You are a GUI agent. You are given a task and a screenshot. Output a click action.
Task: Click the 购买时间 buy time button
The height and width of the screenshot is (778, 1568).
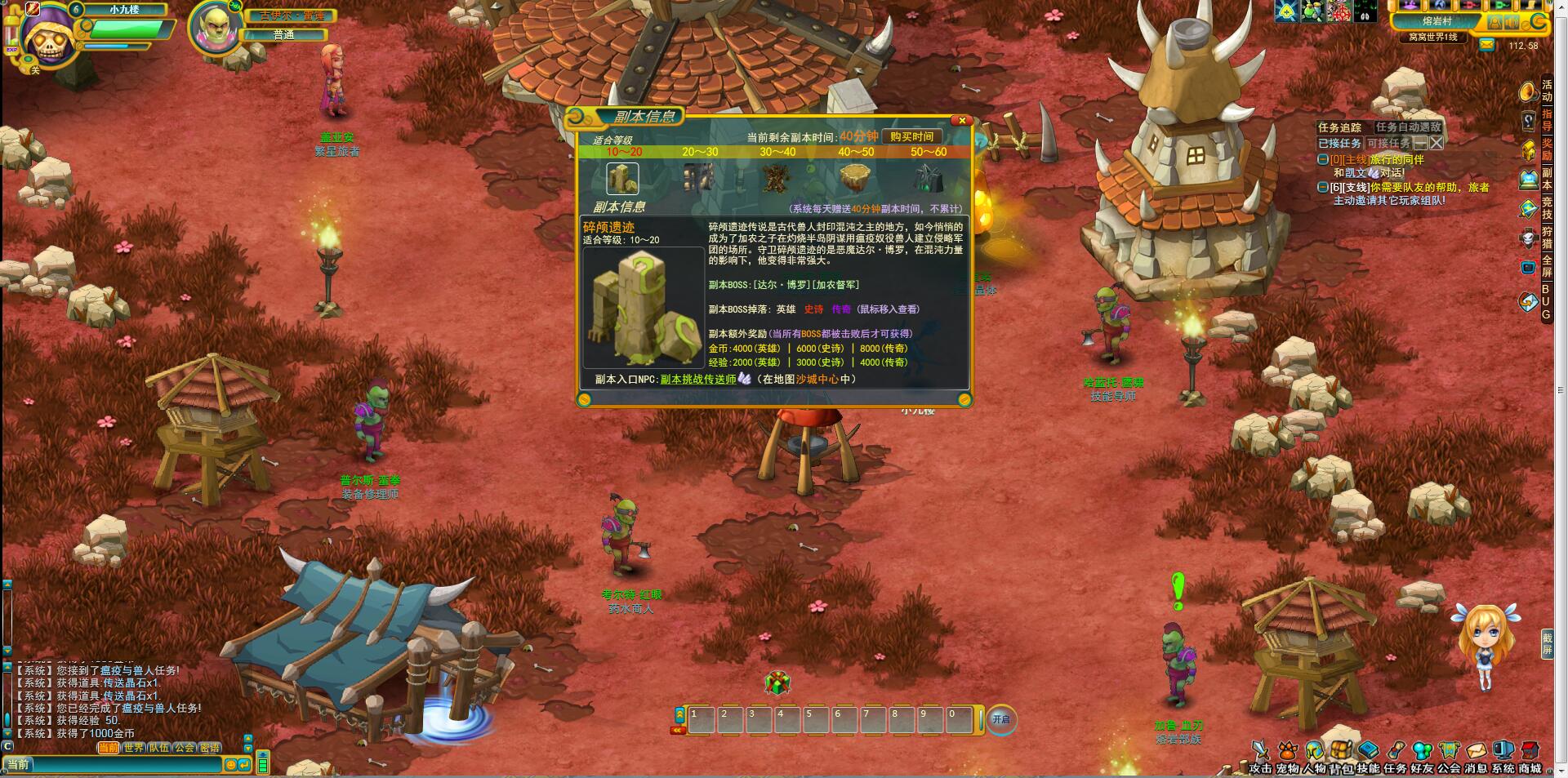(911, 137)
